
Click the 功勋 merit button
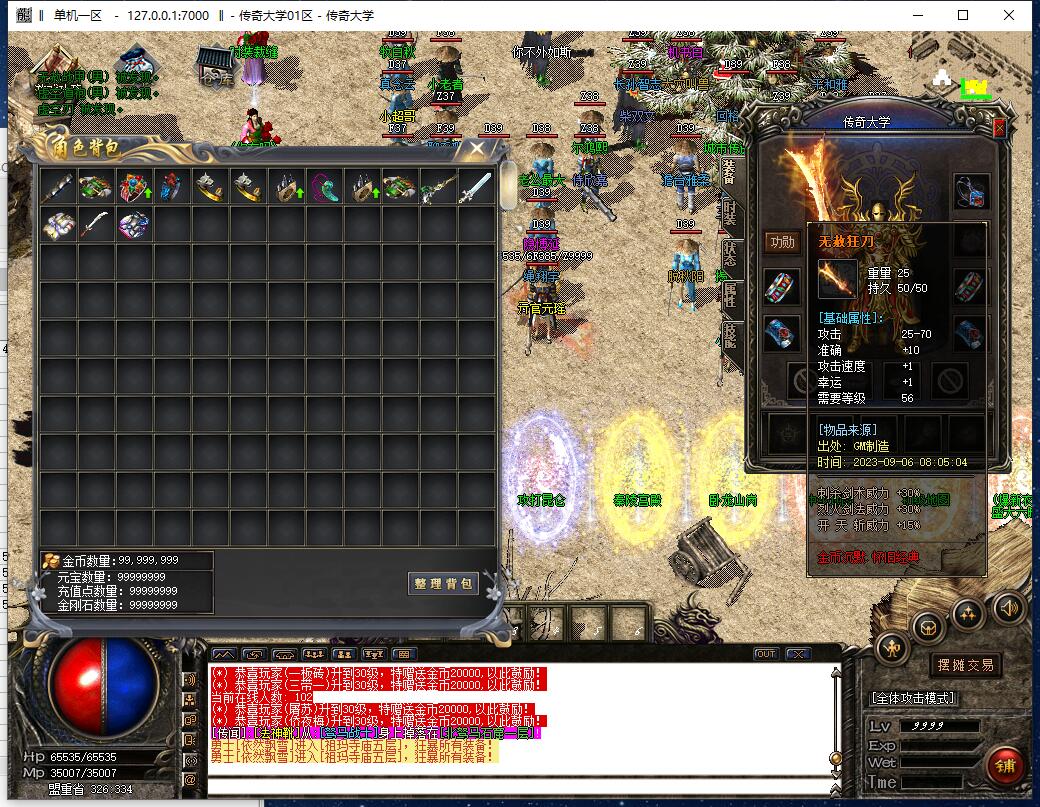click(x=782, y=242)
